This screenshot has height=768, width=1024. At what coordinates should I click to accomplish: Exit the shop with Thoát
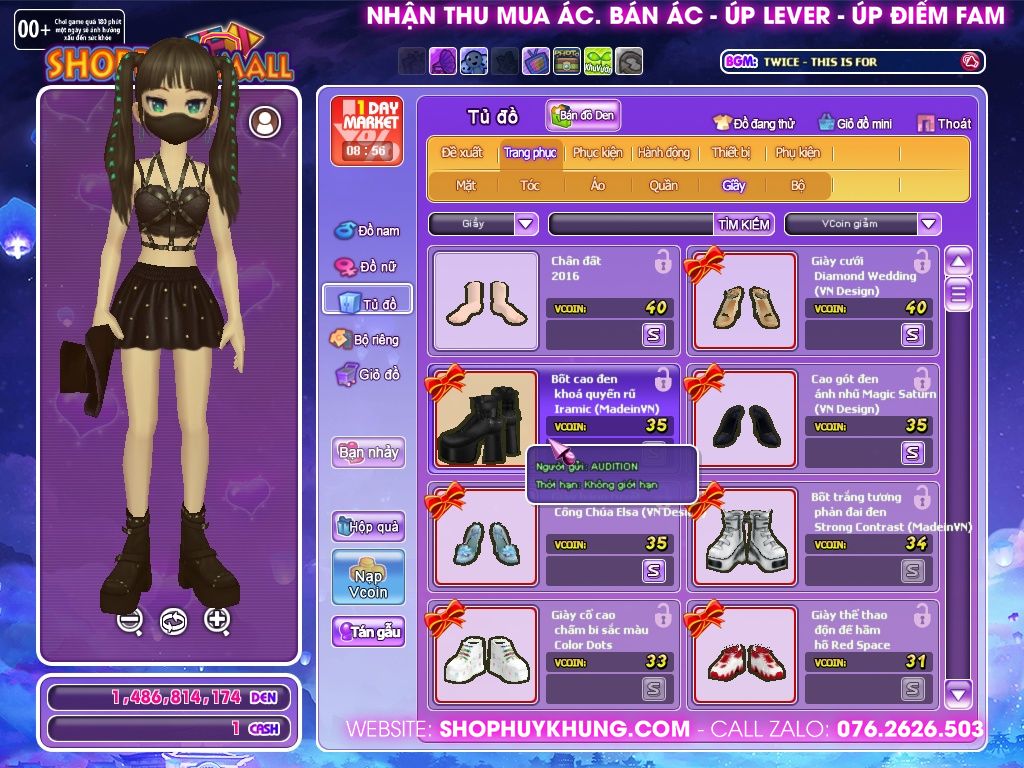(944, 124)
